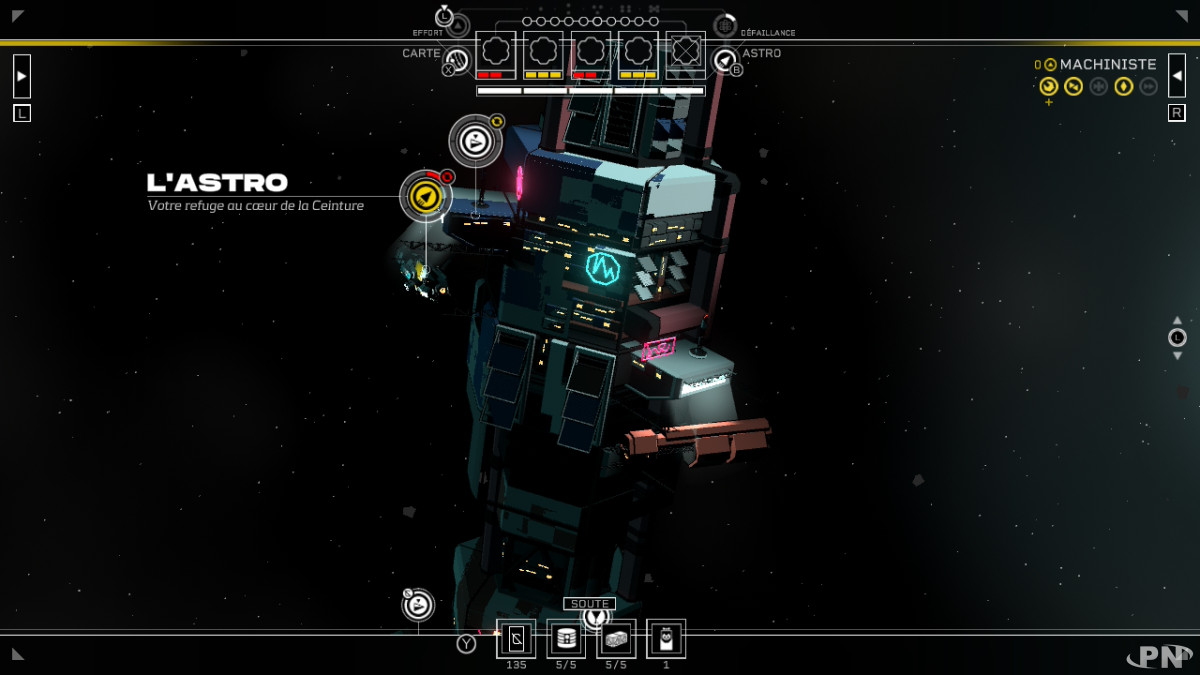Open the Machiniste class header

(1107, 64)
